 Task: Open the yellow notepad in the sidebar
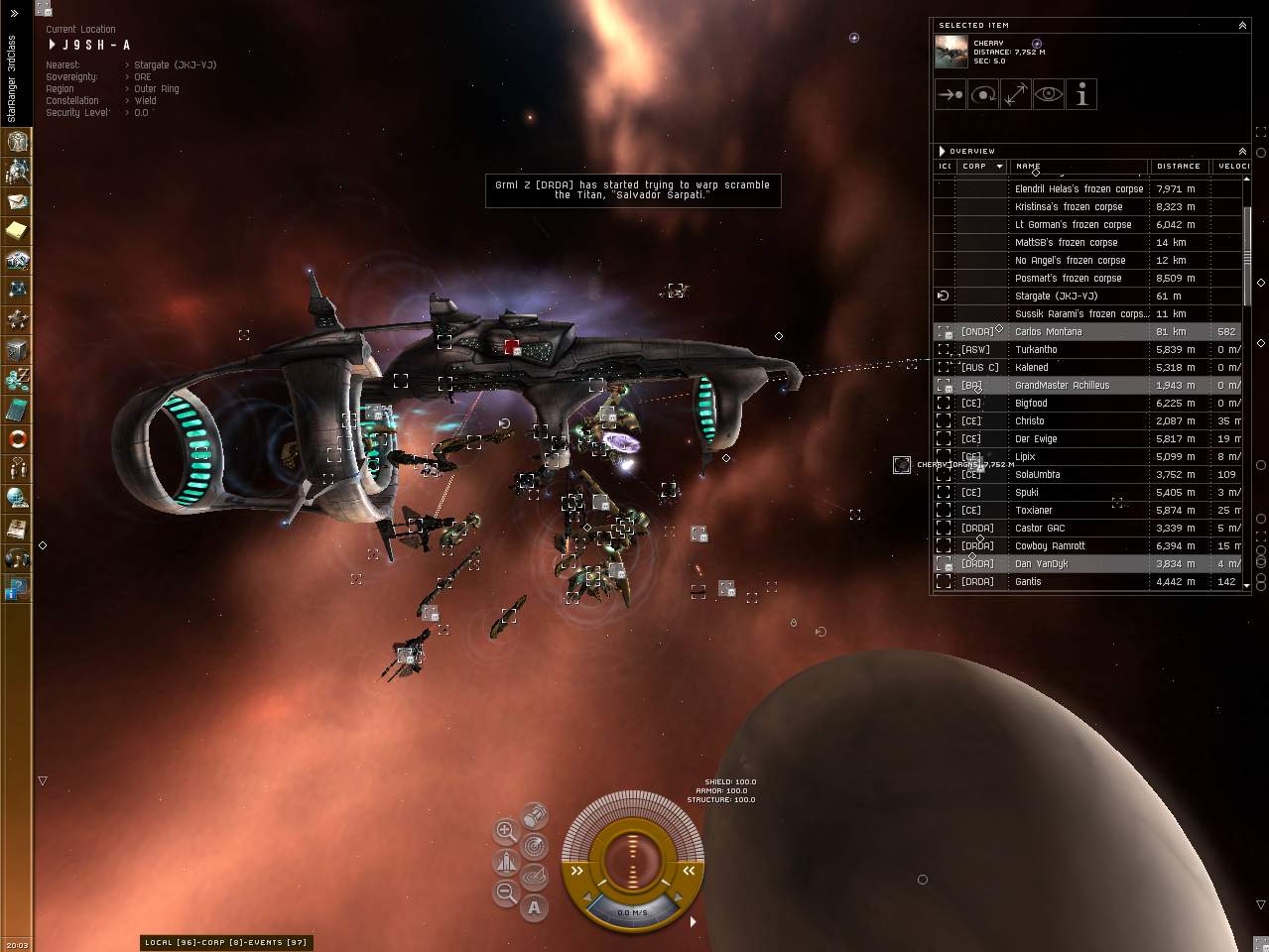point(17,231)
